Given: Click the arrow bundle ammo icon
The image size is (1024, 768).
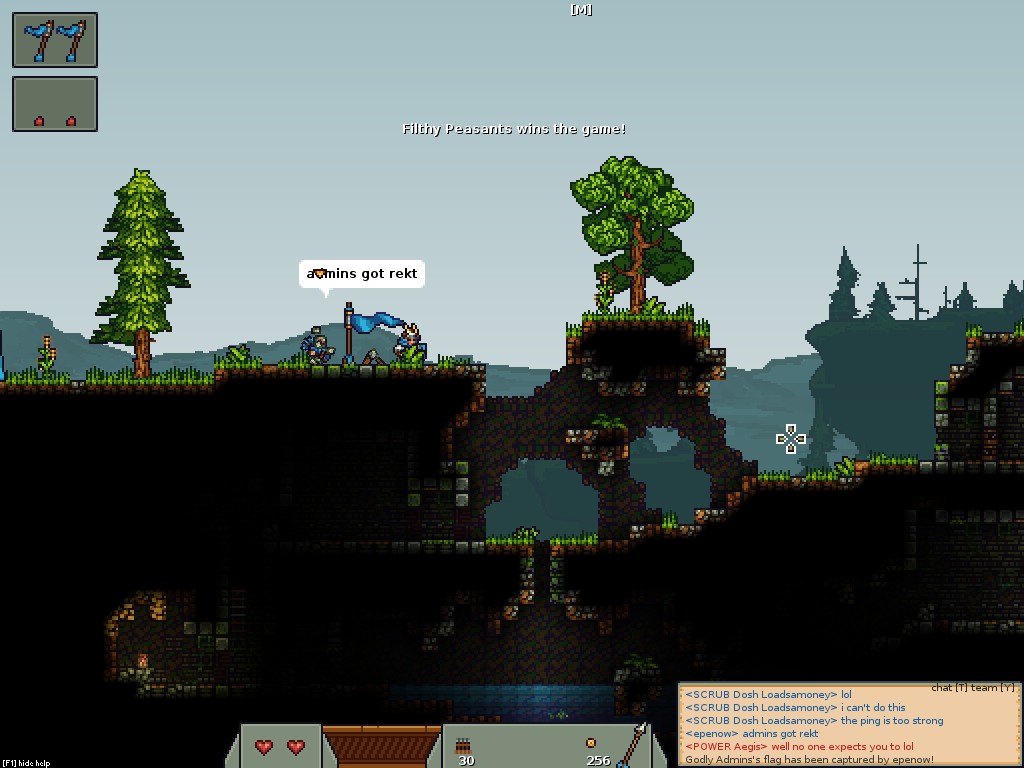Looking at the screenshot, I should click(x=464, y=745).
